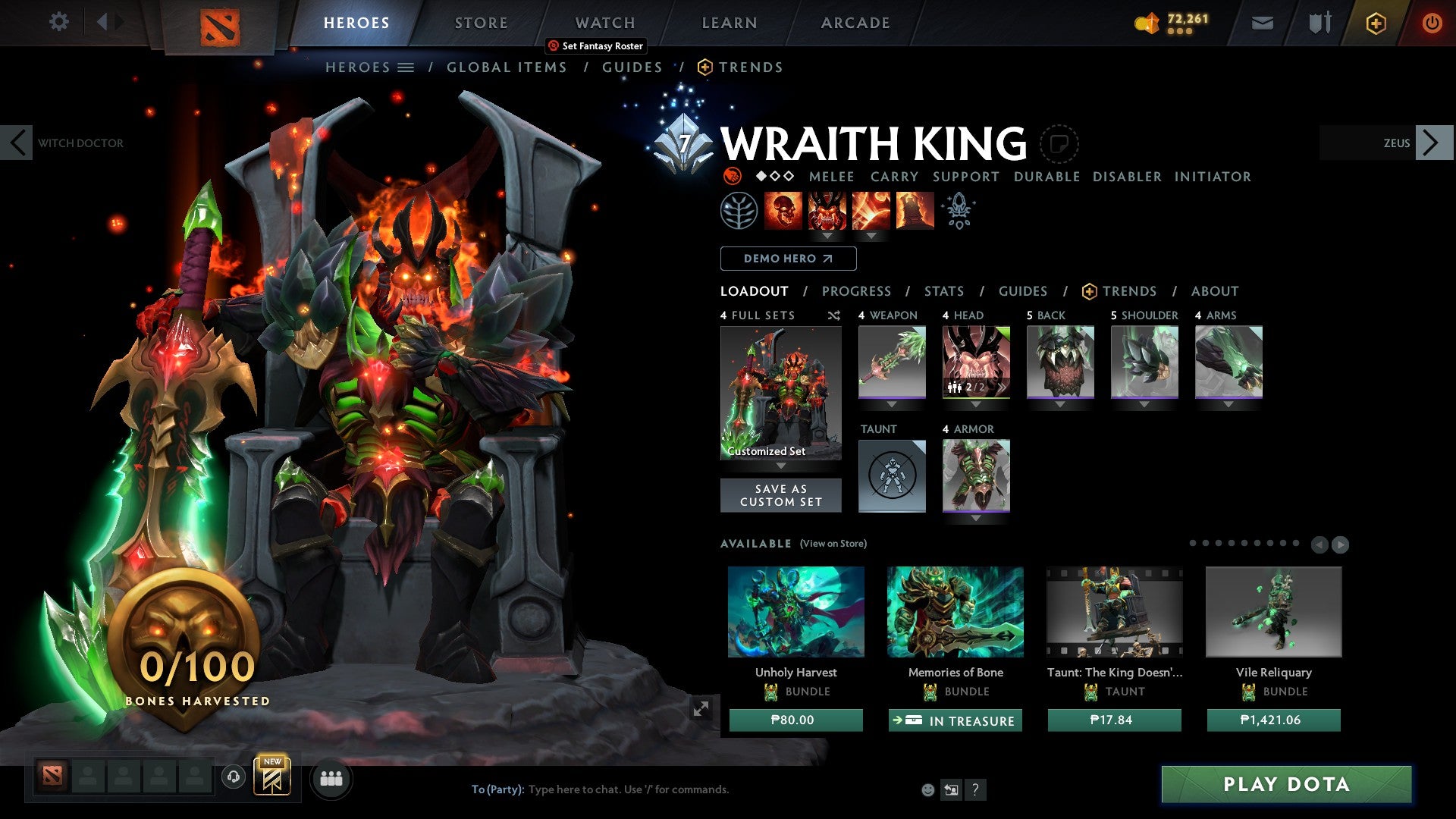Open notifications mail icon in top bar
Viewport: 1456px width, 819px height.
tap(1262, 23)
